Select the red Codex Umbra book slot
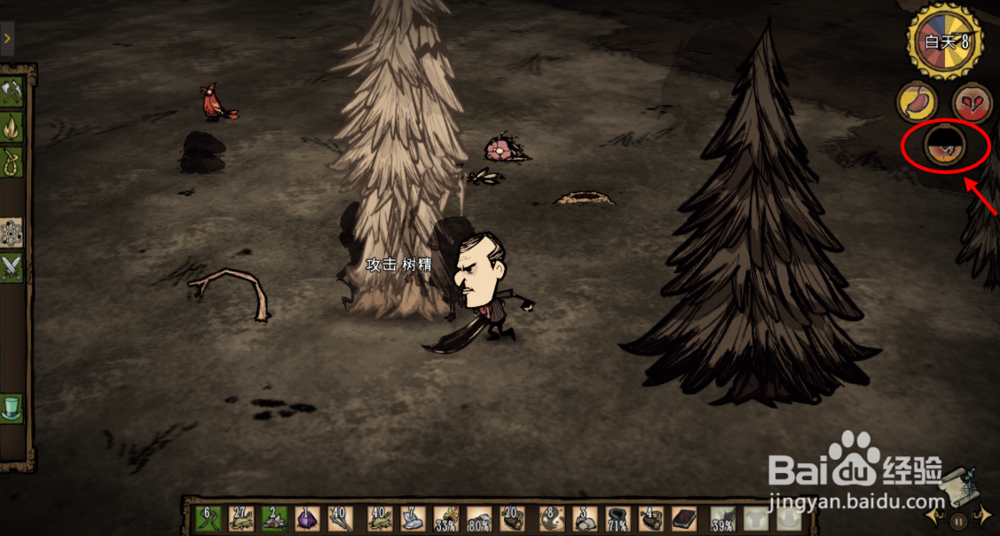Screen dimensions: 1000x536 [x=686, y=518]
